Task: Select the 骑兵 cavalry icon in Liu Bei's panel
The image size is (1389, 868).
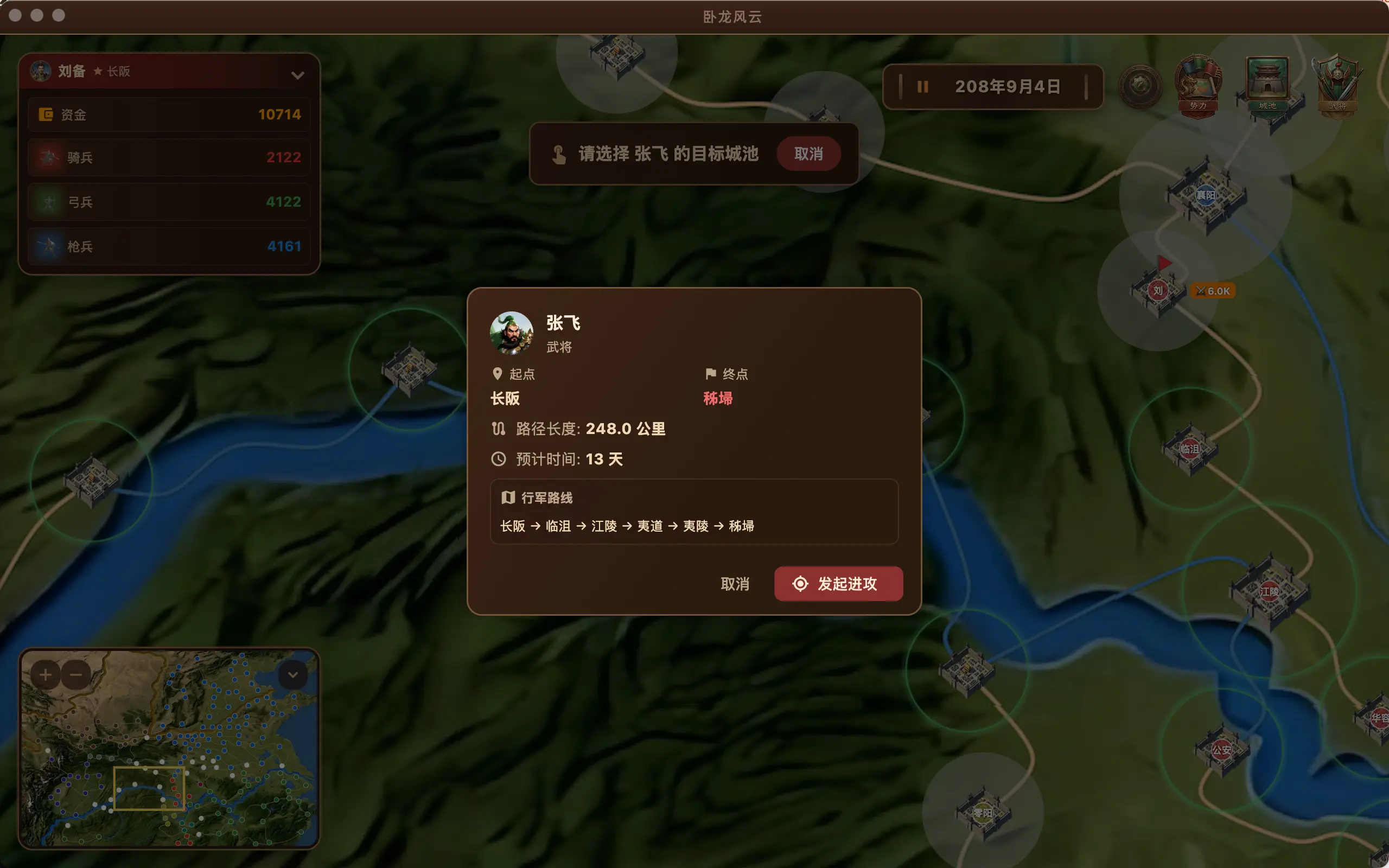Action: tap(49, 157)
